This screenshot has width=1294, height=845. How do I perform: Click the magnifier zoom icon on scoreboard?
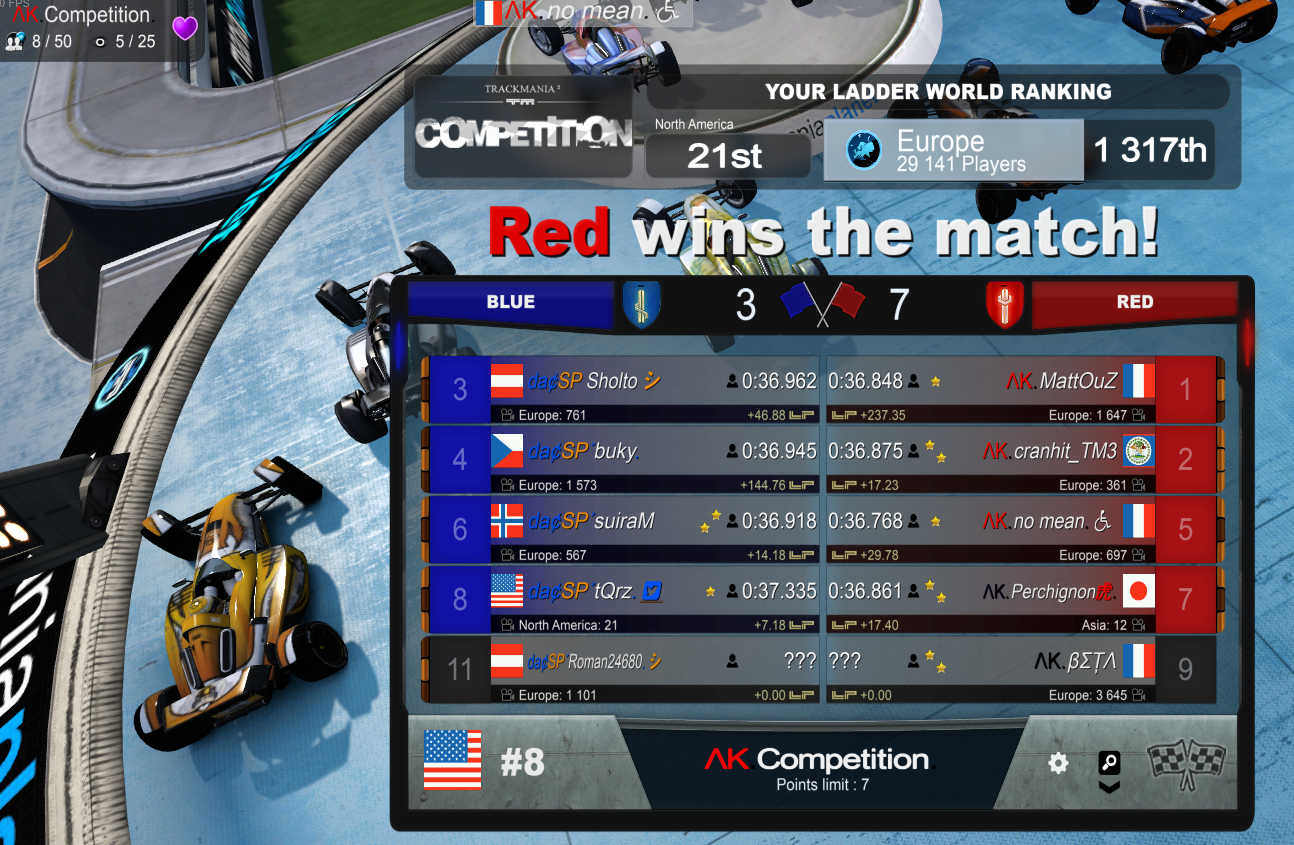pyautogui.click(x=1109, y=764)
